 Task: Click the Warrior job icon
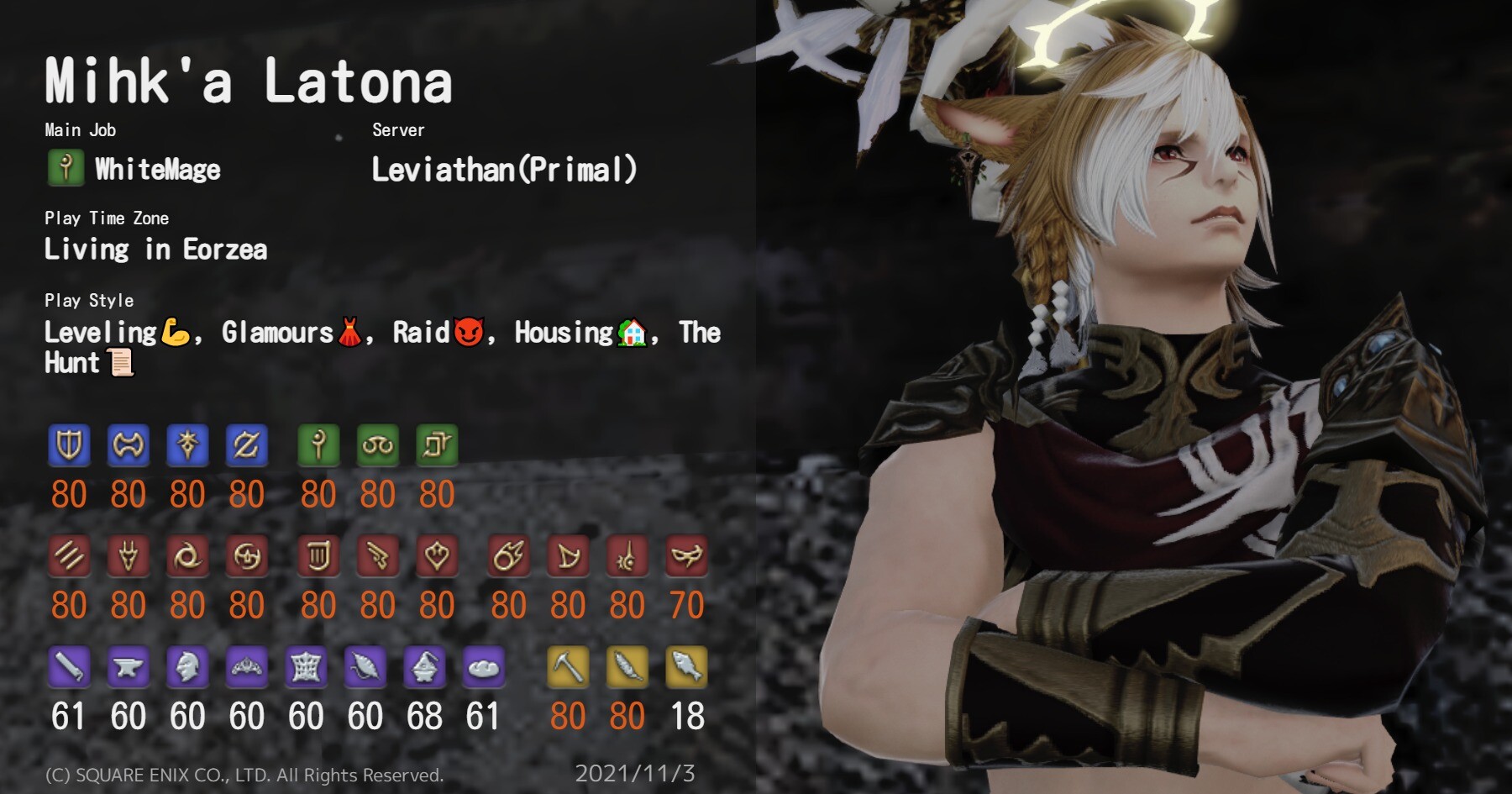(129, 445)
